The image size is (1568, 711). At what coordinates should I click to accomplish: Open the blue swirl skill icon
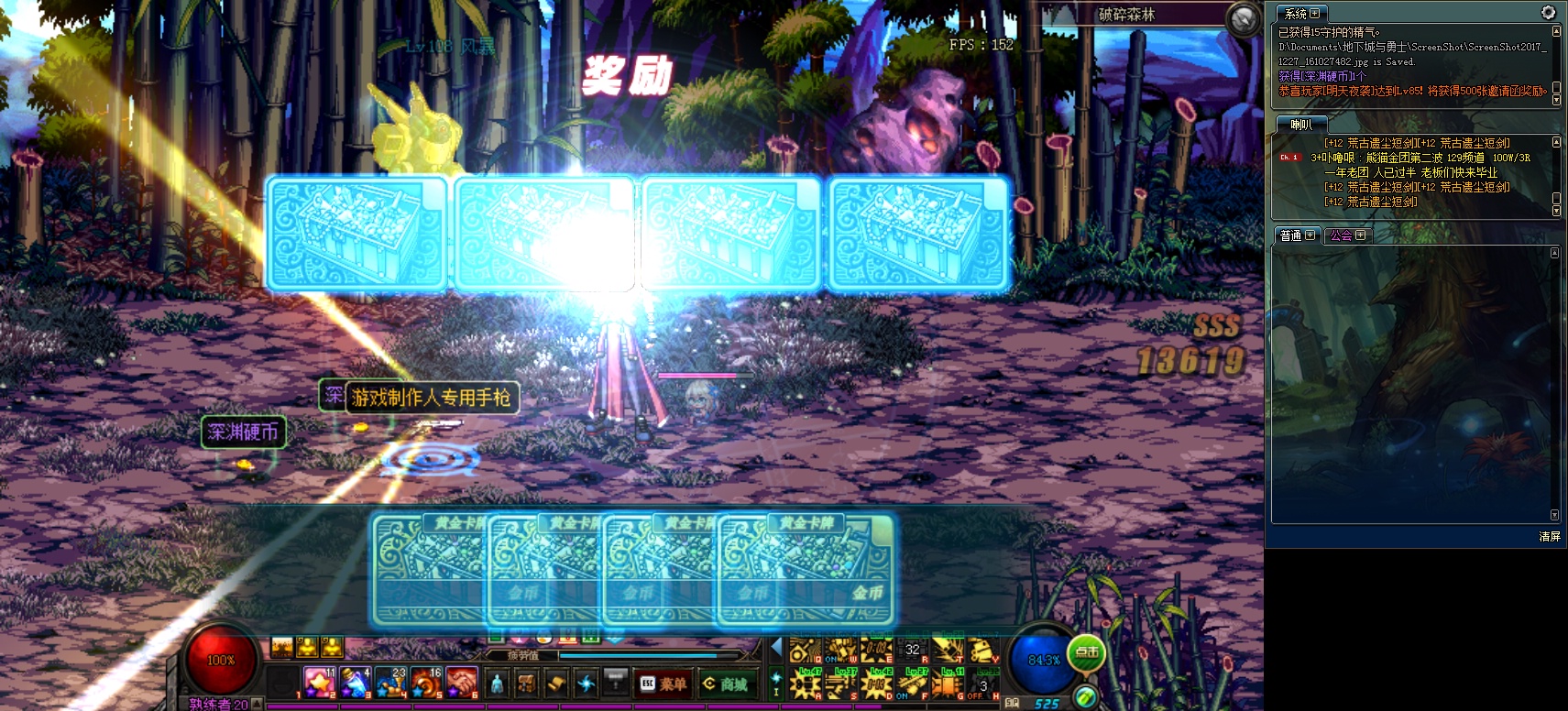click(587, 684)
